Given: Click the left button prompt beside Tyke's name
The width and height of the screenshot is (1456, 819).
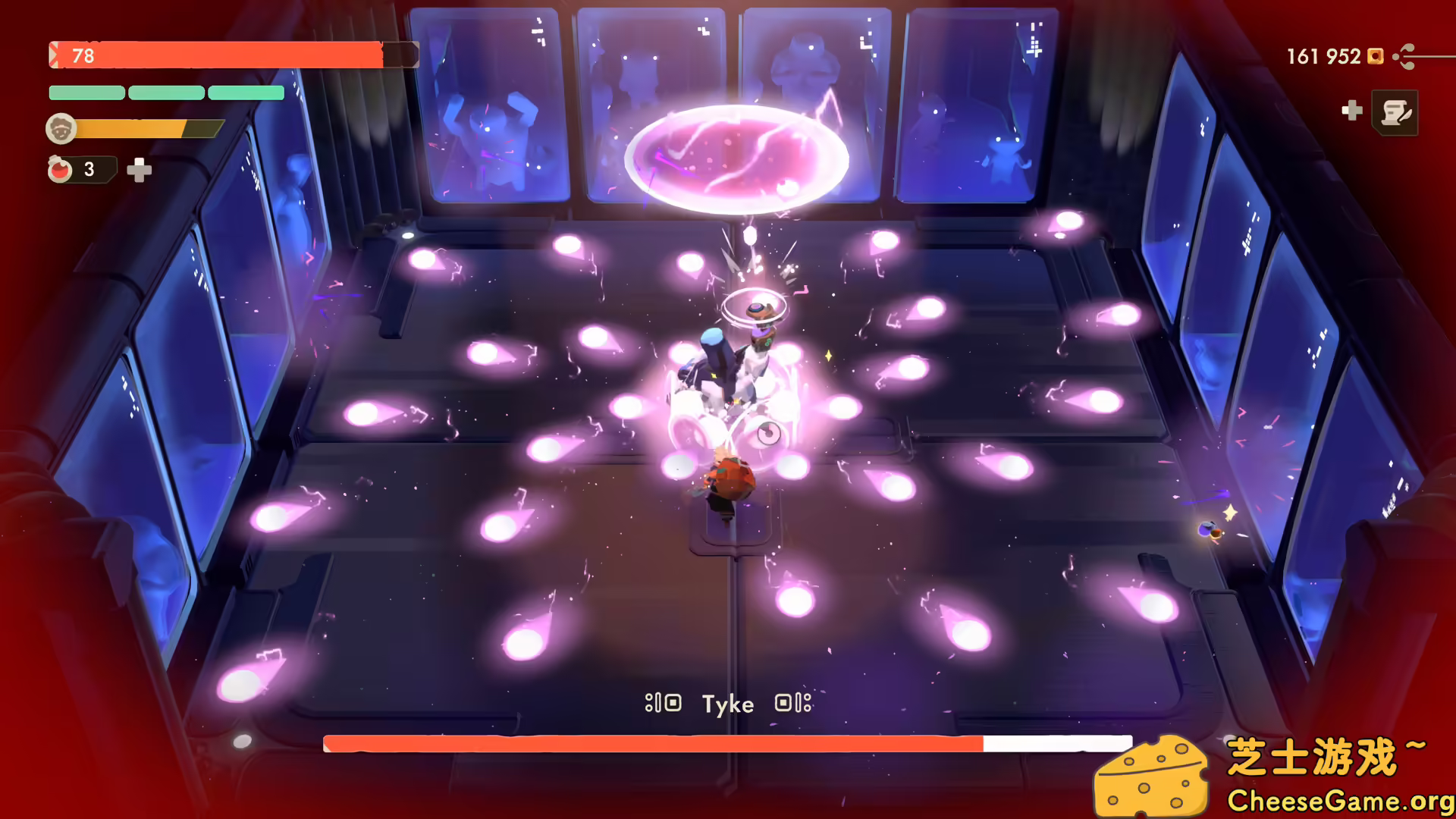Looking at the screenshot, I should (x=664, y=704).
